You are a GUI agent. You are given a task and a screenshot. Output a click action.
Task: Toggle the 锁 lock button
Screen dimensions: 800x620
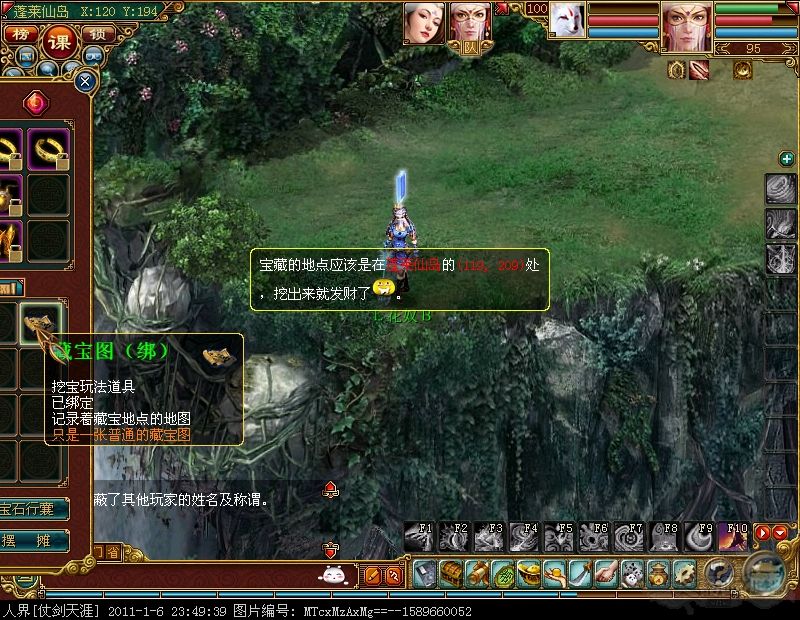pos(97,35)
